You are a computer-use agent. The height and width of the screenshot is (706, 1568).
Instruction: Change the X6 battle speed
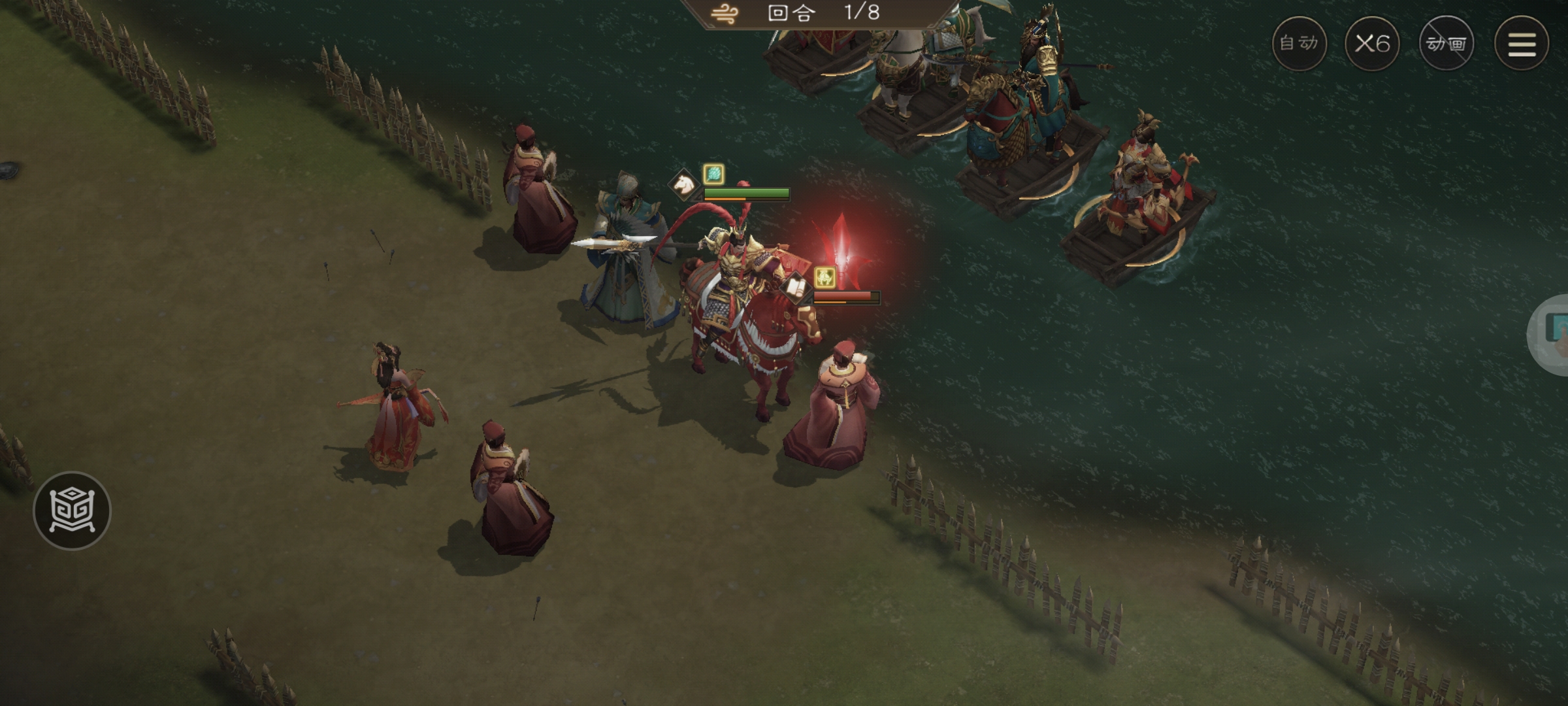coord(1372,44)
